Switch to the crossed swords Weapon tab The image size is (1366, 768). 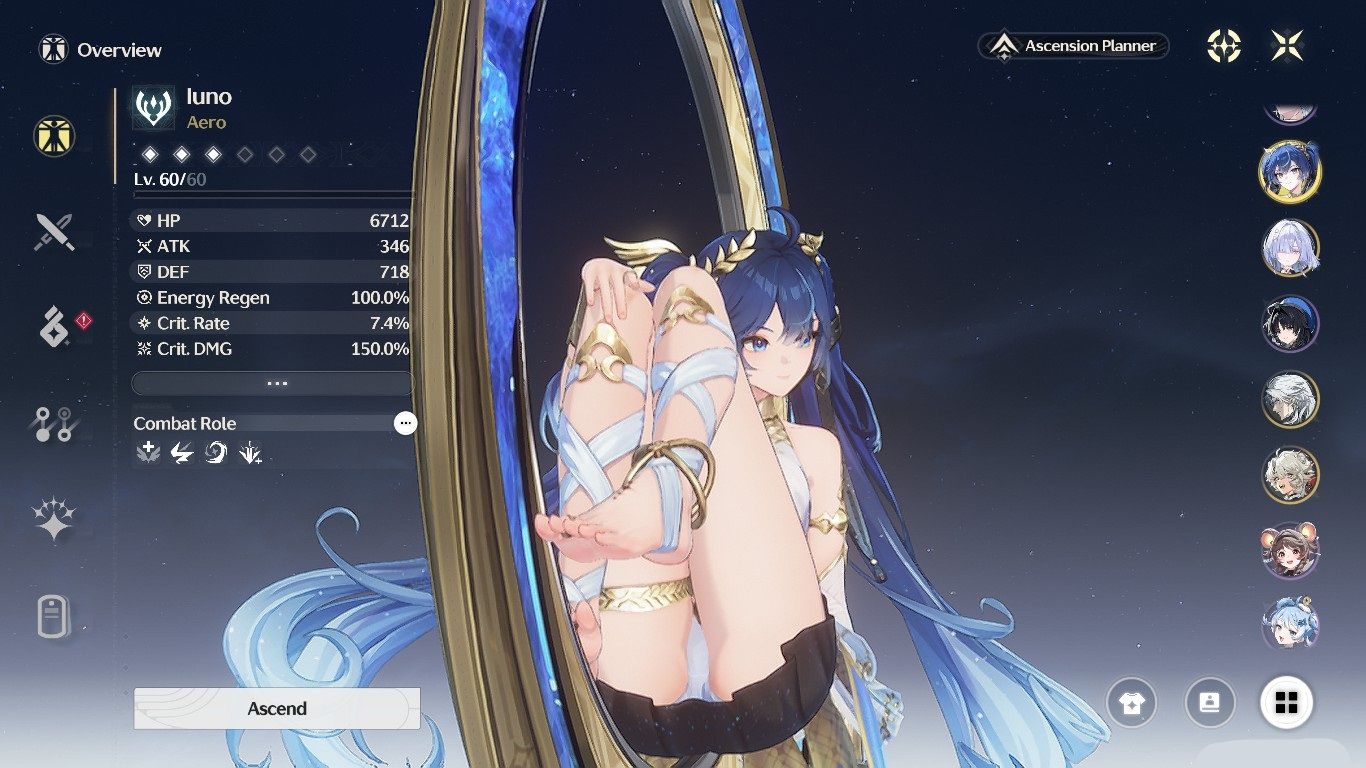click(54, 231)
